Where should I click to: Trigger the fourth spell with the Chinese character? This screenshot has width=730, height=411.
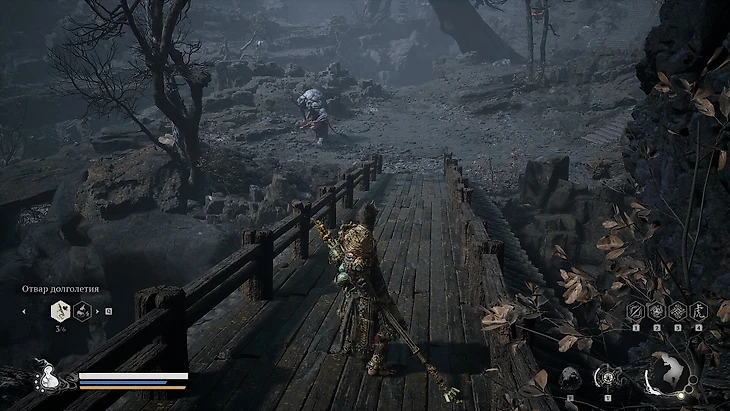pos(698,311)
